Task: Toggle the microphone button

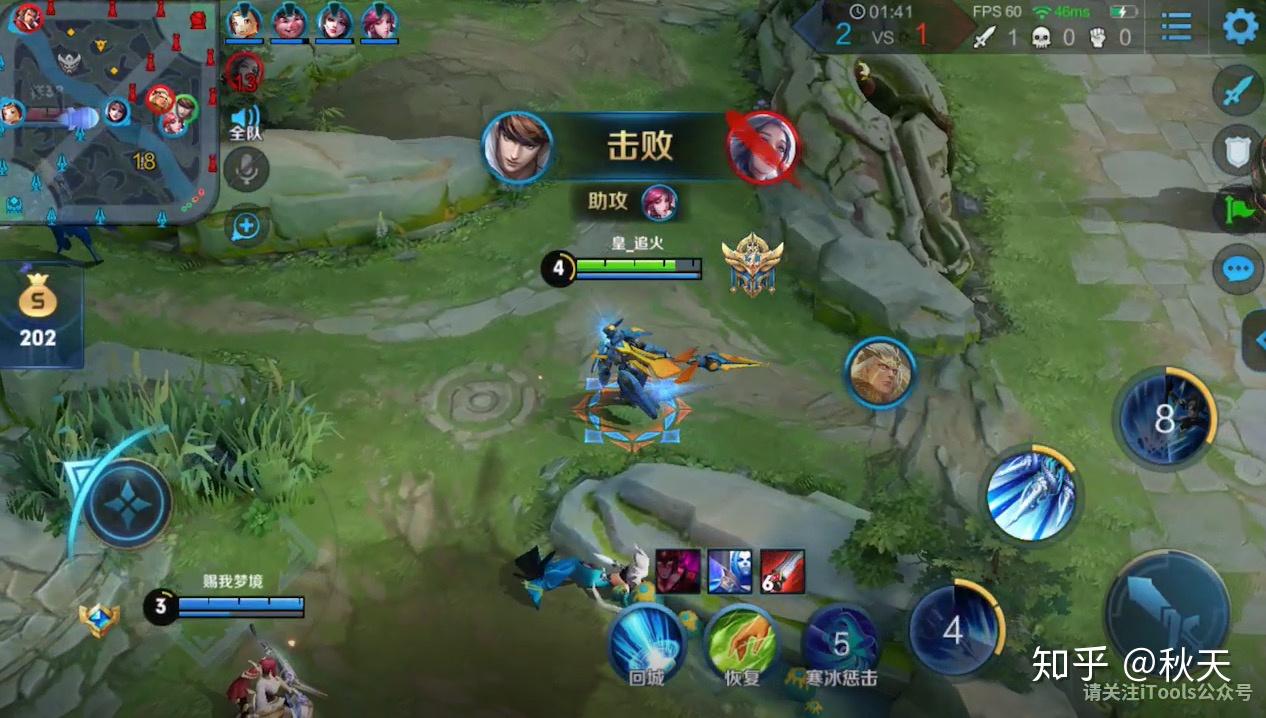Action: [x=246, y=170]
